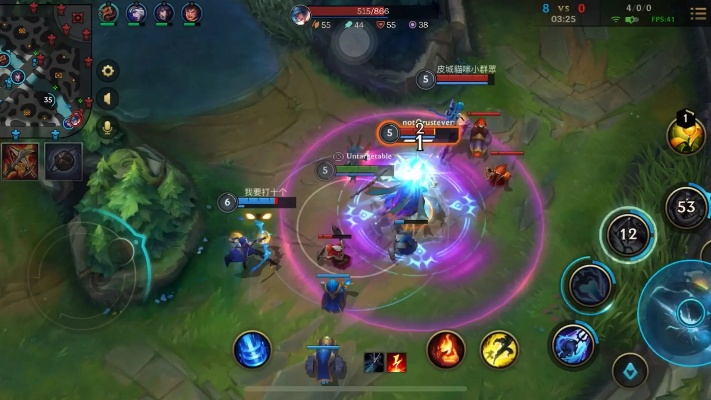Image resolution: width=711 pixels, height=400 pixels.
Task: Activate the ability on 12-second cooldown
Action: click(628, 235)
